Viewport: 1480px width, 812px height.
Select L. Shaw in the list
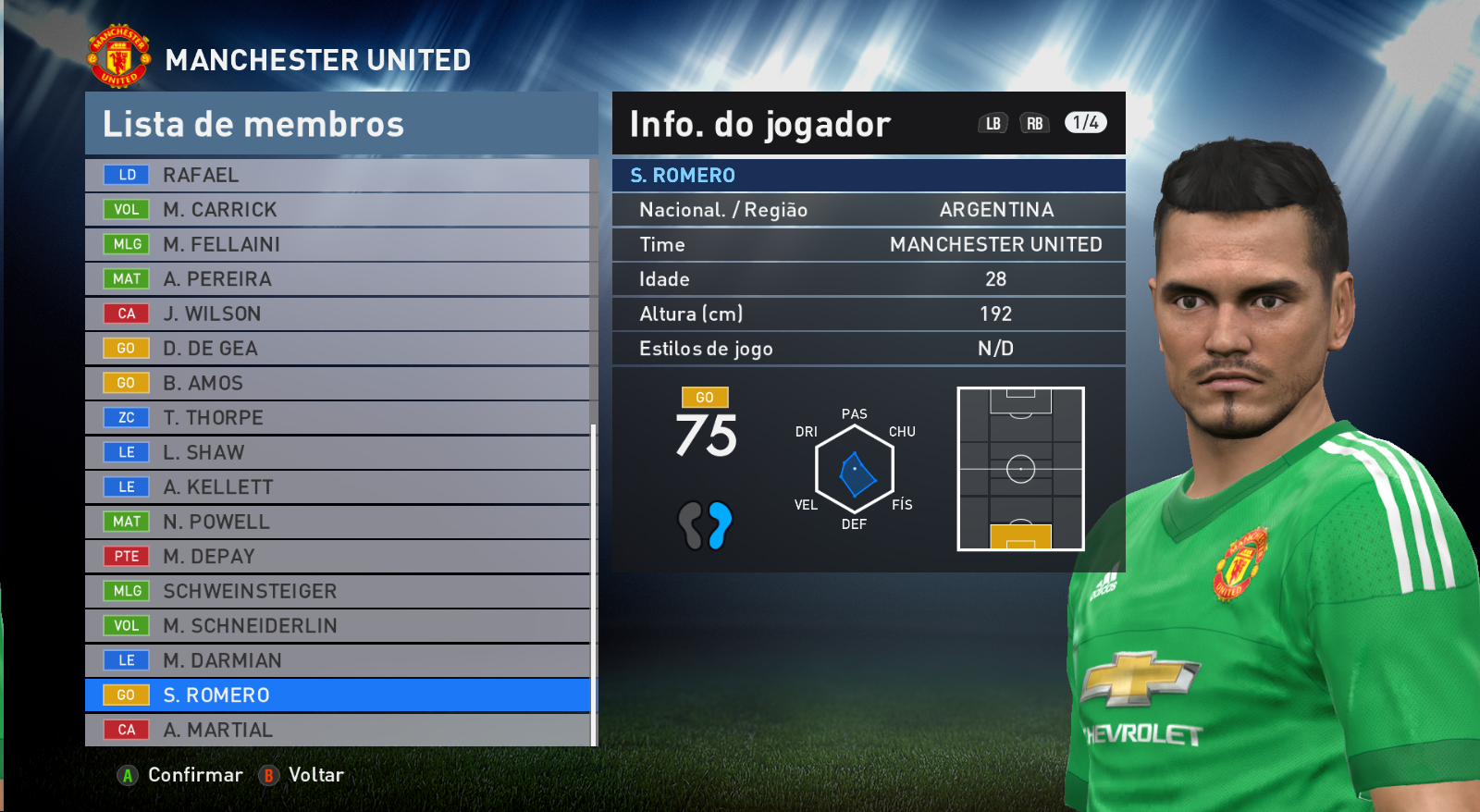pos(338,452)
